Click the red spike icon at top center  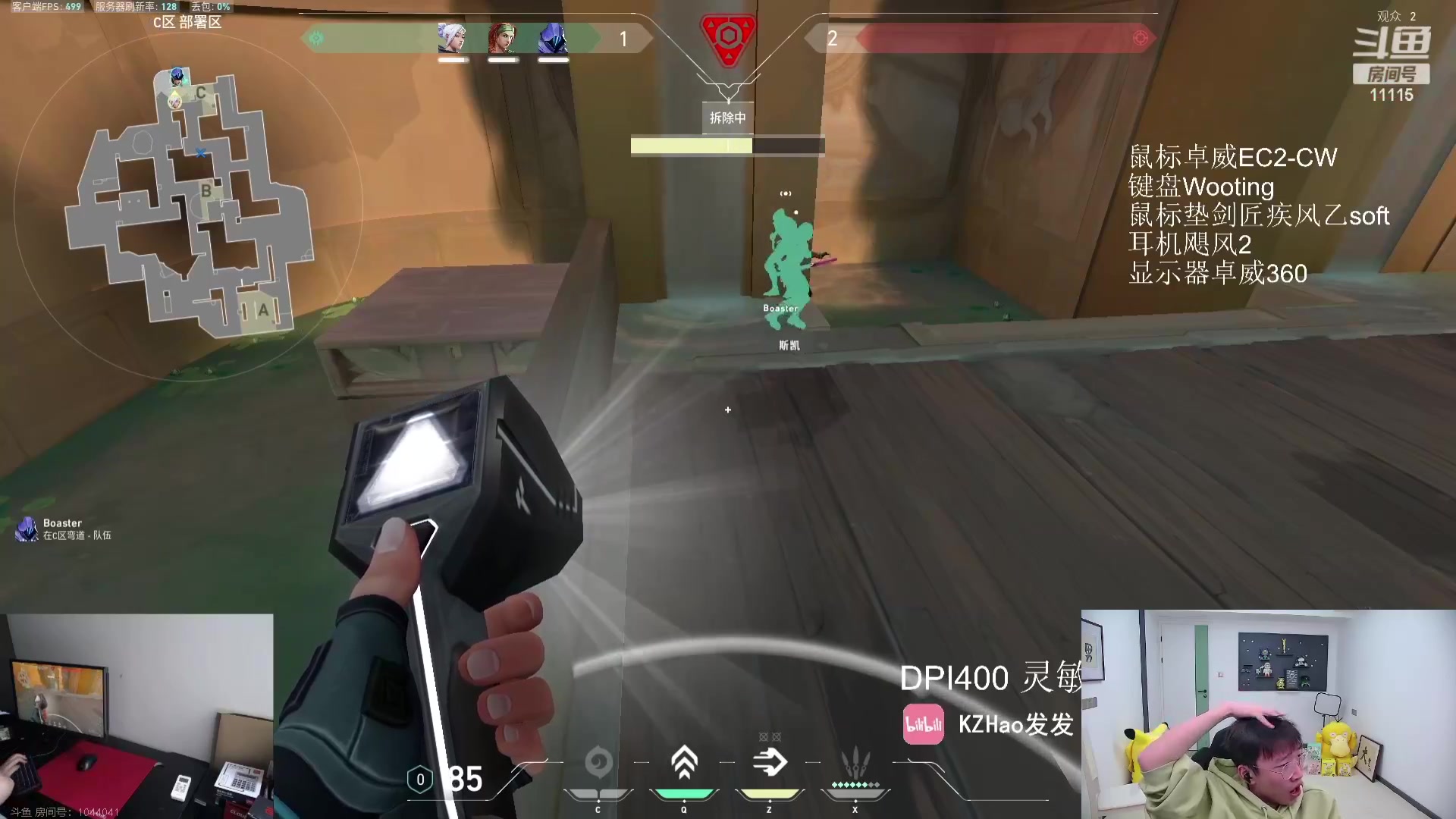pos(728,38)
